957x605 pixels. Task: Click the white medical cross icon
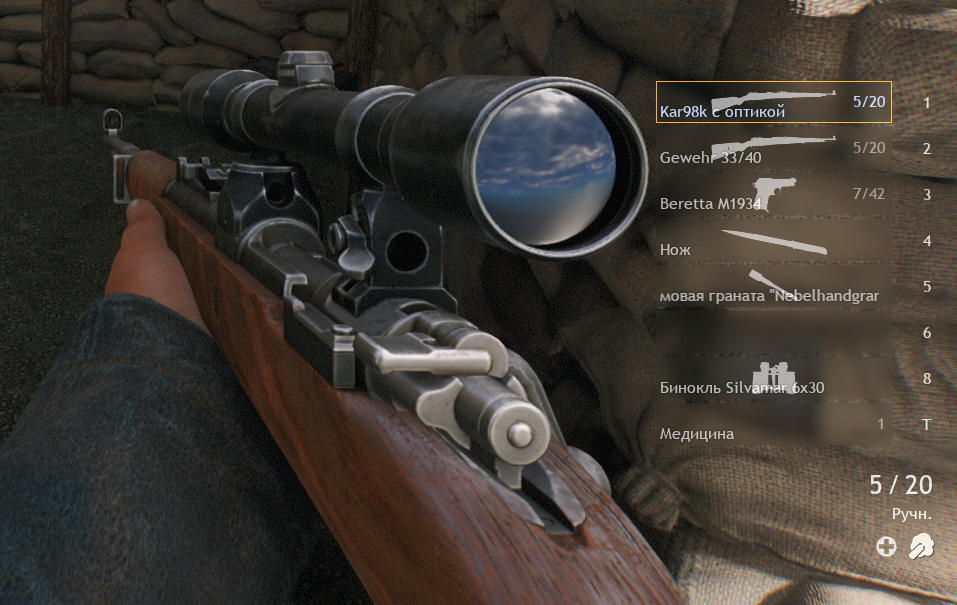click(886, 546)
